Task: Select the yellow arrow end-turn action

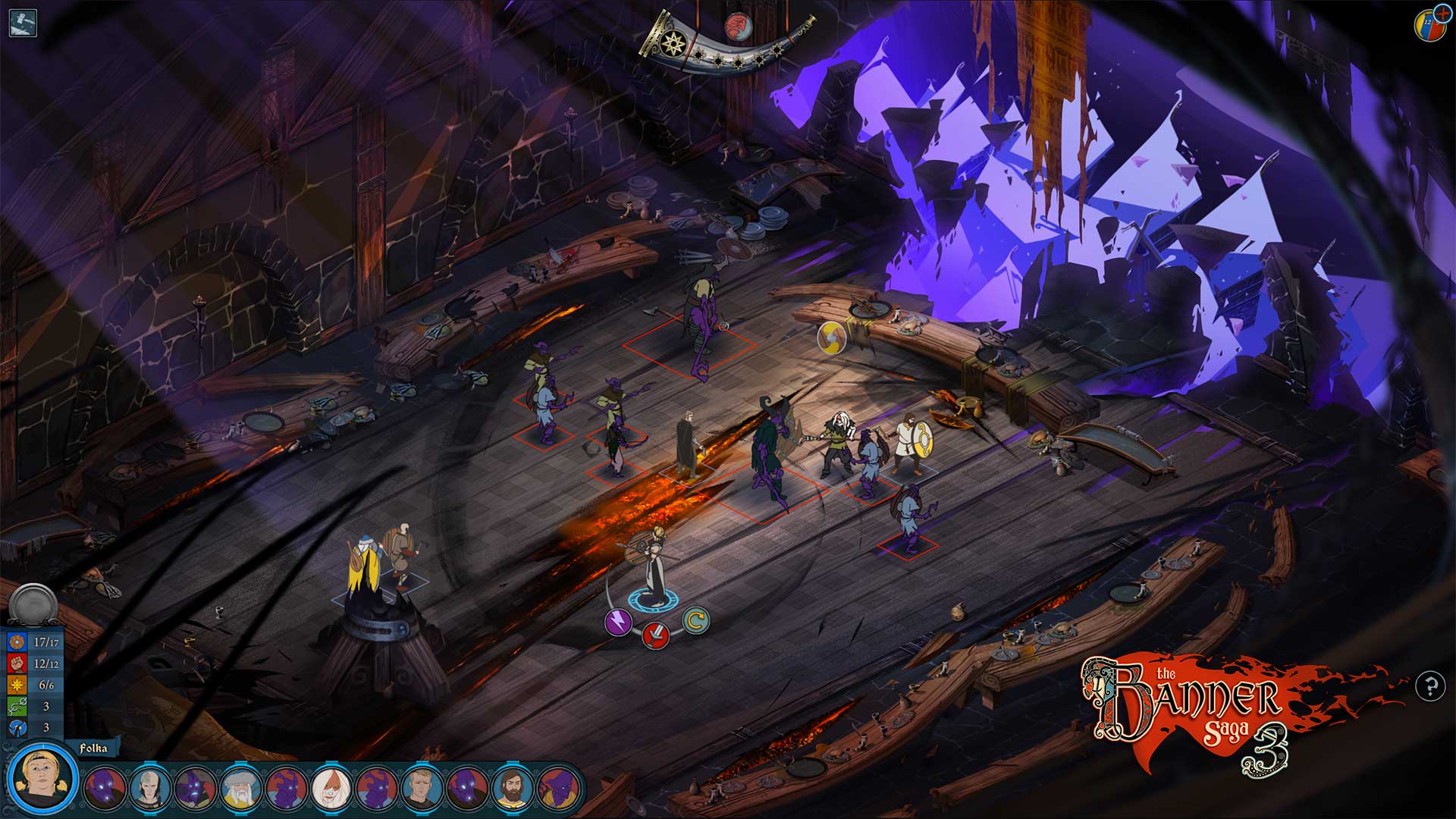Action: tap(694, 621)
